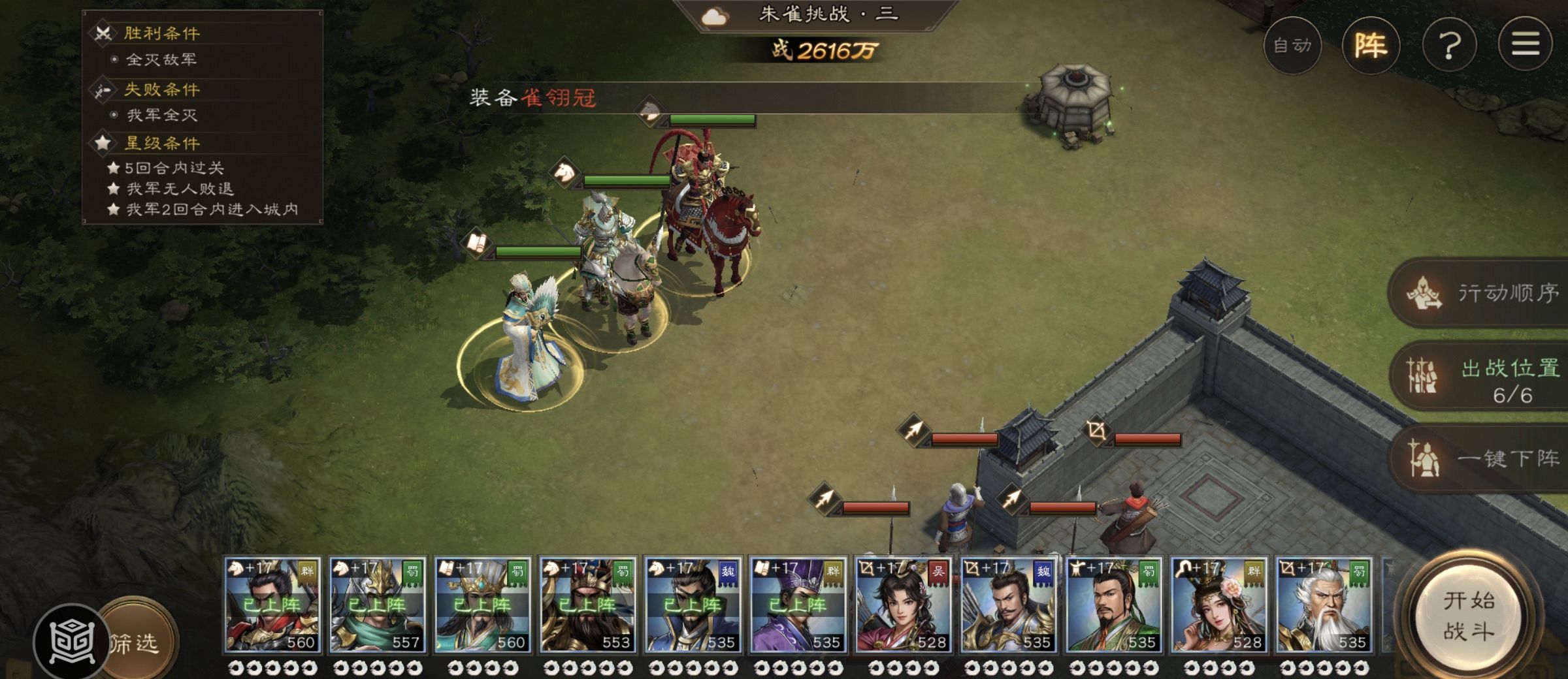Choose the 蜀 strategist card with jeweled crown
The height and width of the screenshot is (679, 1568).
click(x=483, y=605)
